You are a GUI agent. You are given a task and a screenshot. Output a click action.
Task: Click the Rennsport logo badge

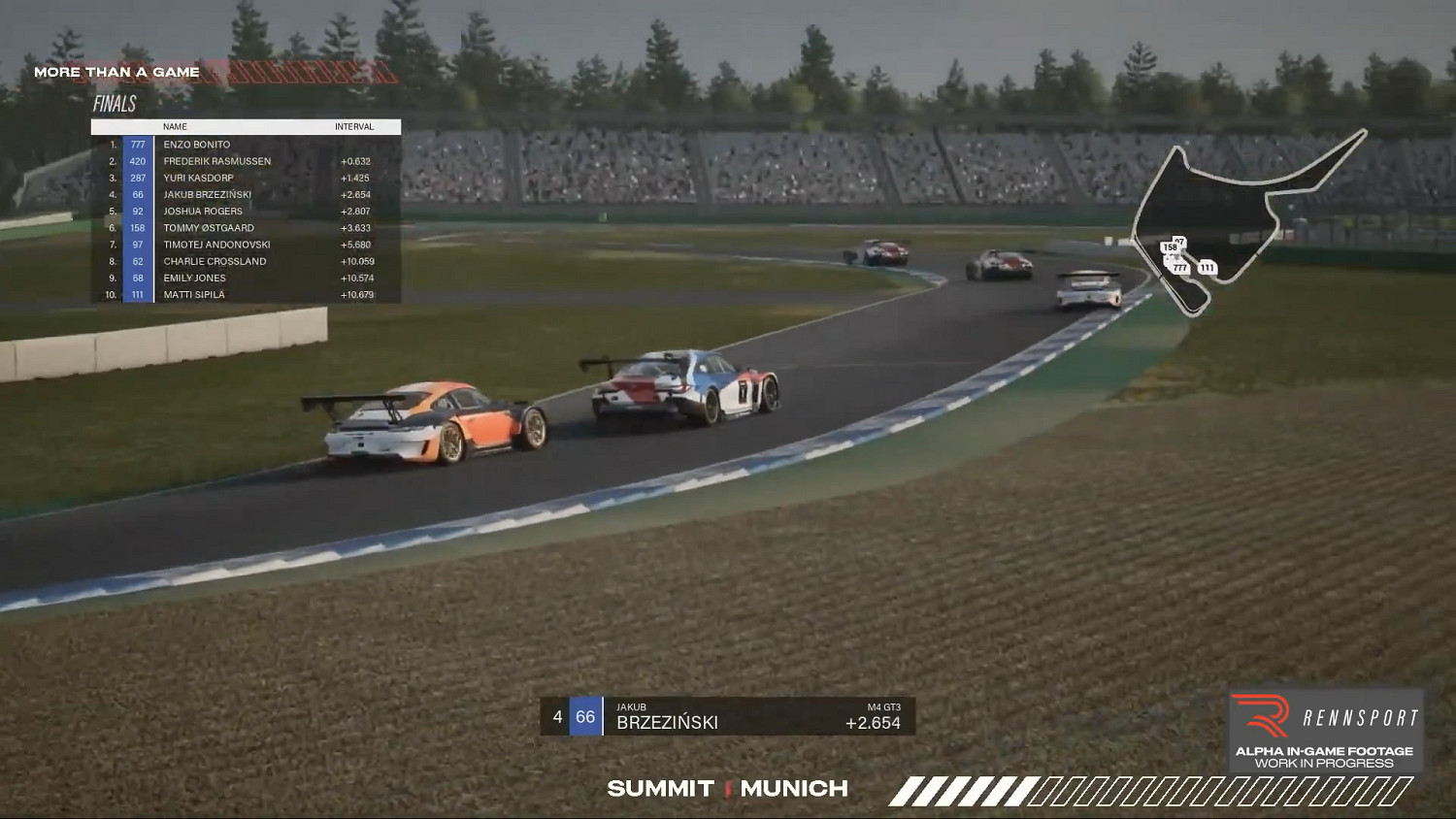(1325, 730)
